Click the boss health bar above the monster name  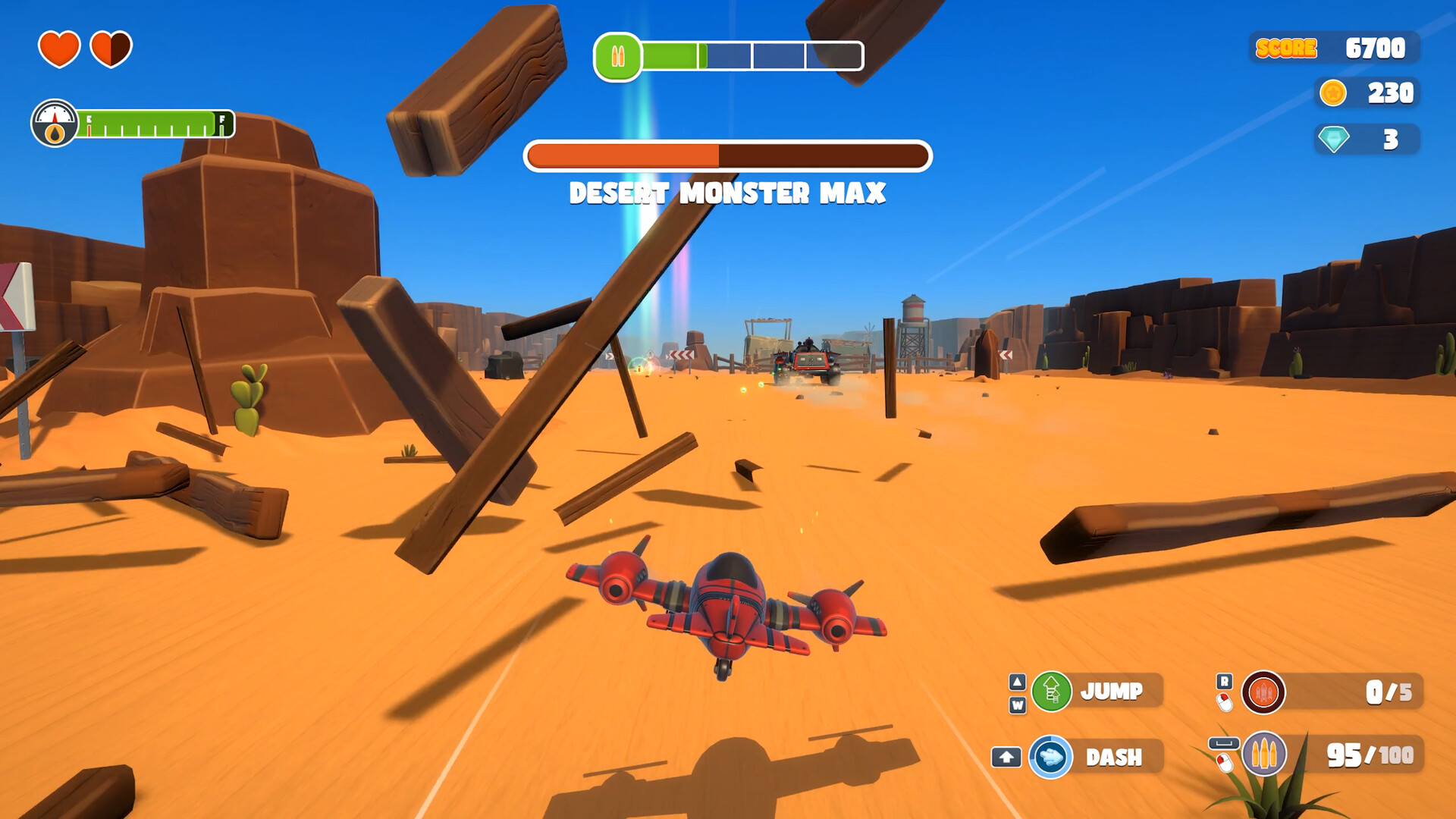(x=727, y=154)
